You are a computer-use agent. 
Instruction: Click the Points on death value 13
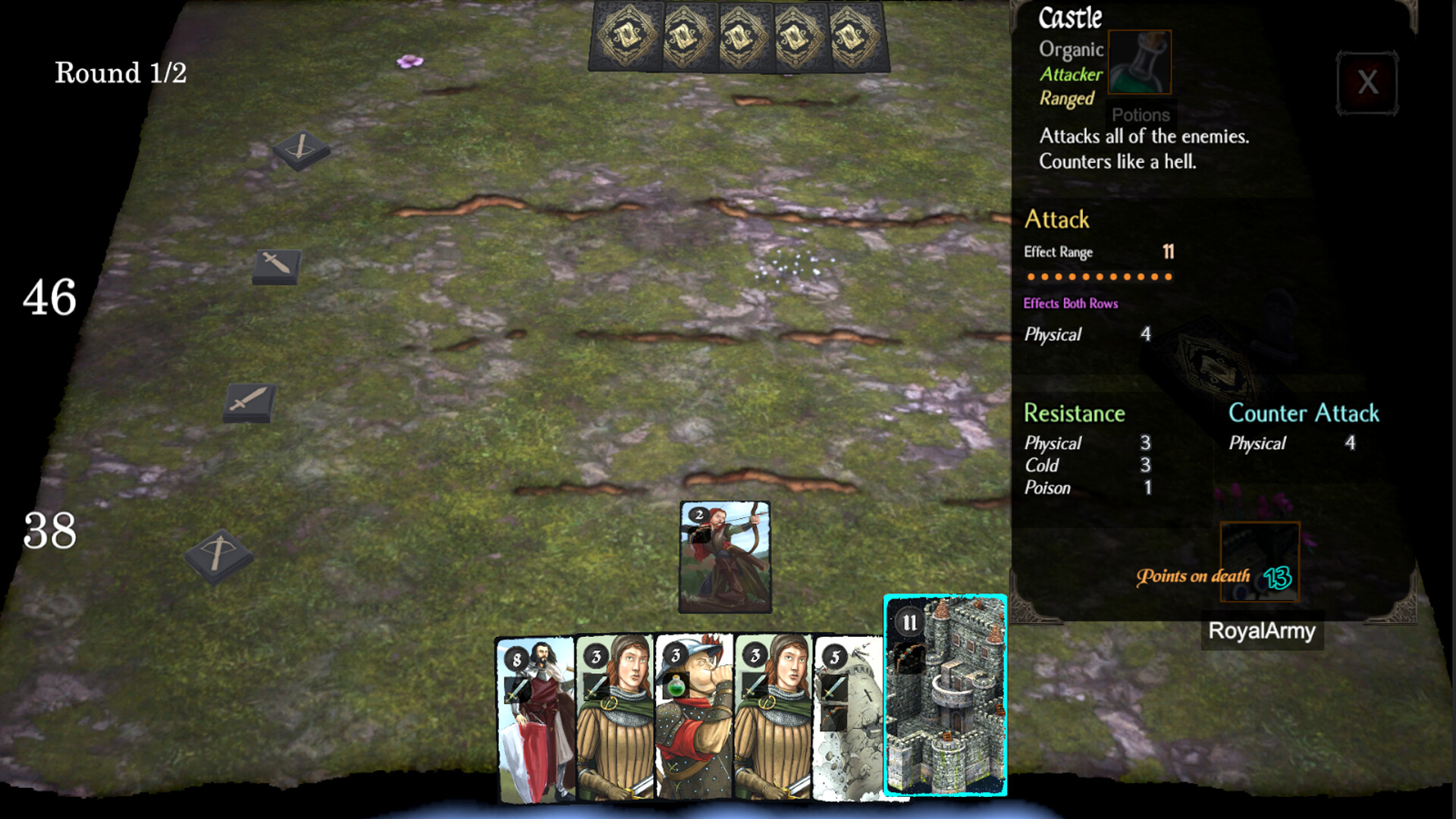1279,579
